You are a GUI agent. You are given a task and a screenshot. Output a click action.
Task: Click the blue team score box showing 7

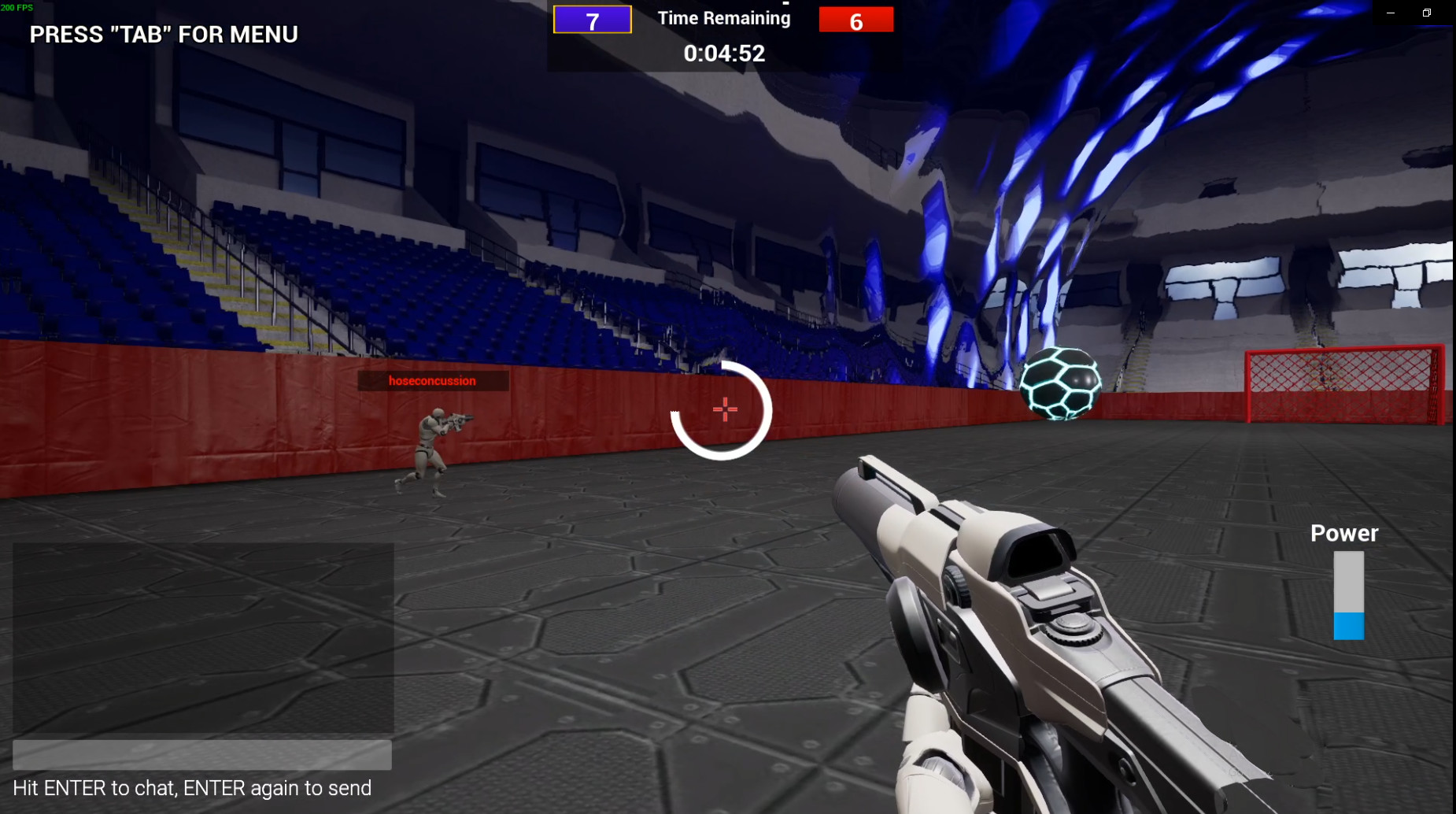592,18
